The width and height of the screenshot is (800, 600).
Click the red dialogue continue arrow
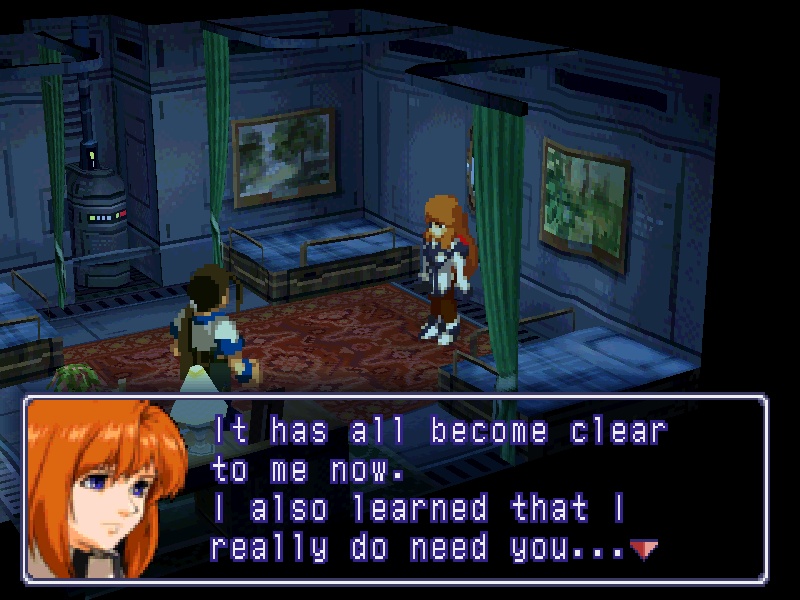click(643, 548)
